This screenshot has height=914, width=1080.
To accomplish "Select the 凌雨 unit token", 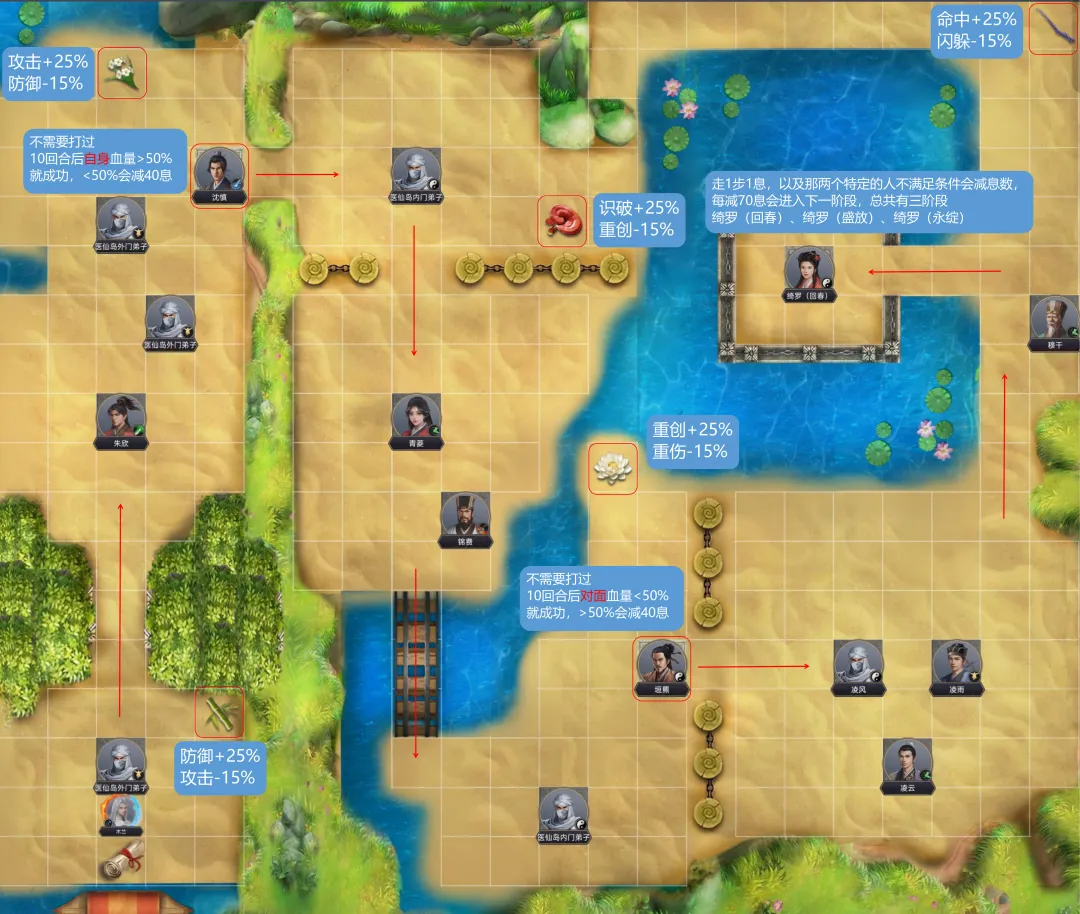I will click(956, 663).
